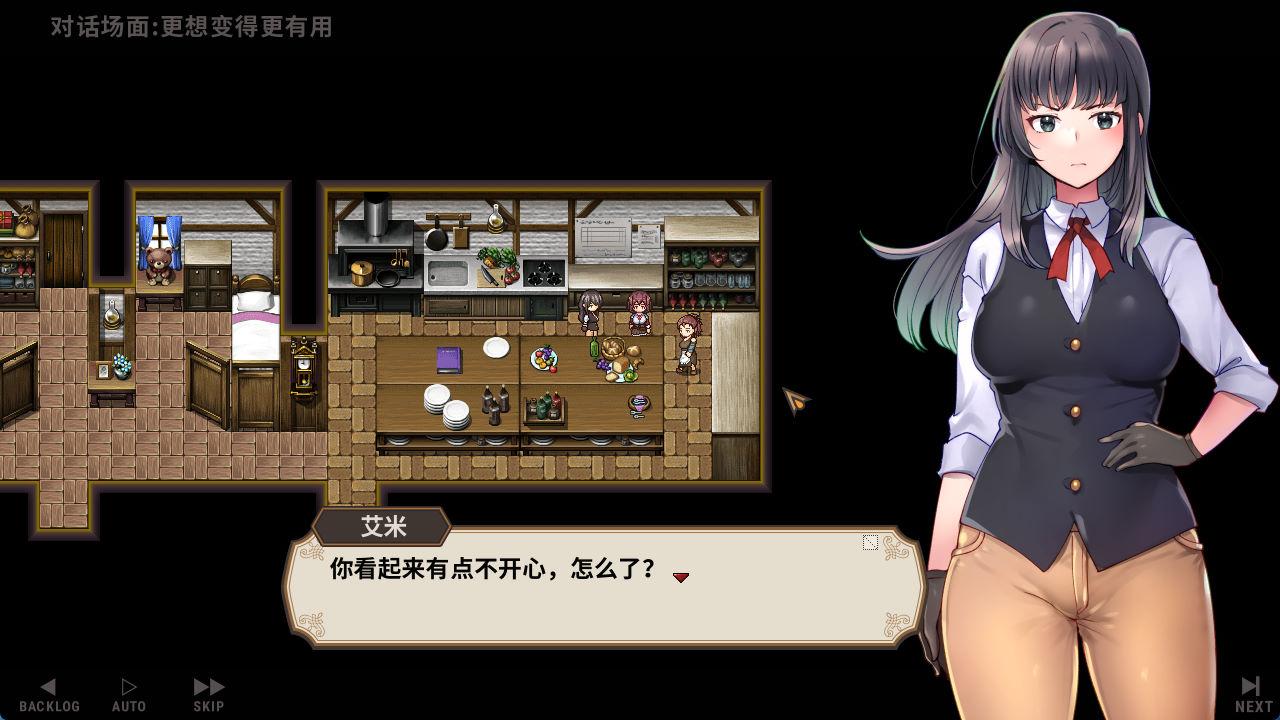Hide the dialogue box with small square icon
The width and height of the screenshot is (1280, 720).
pyautogui.click(x=870, y=542)
